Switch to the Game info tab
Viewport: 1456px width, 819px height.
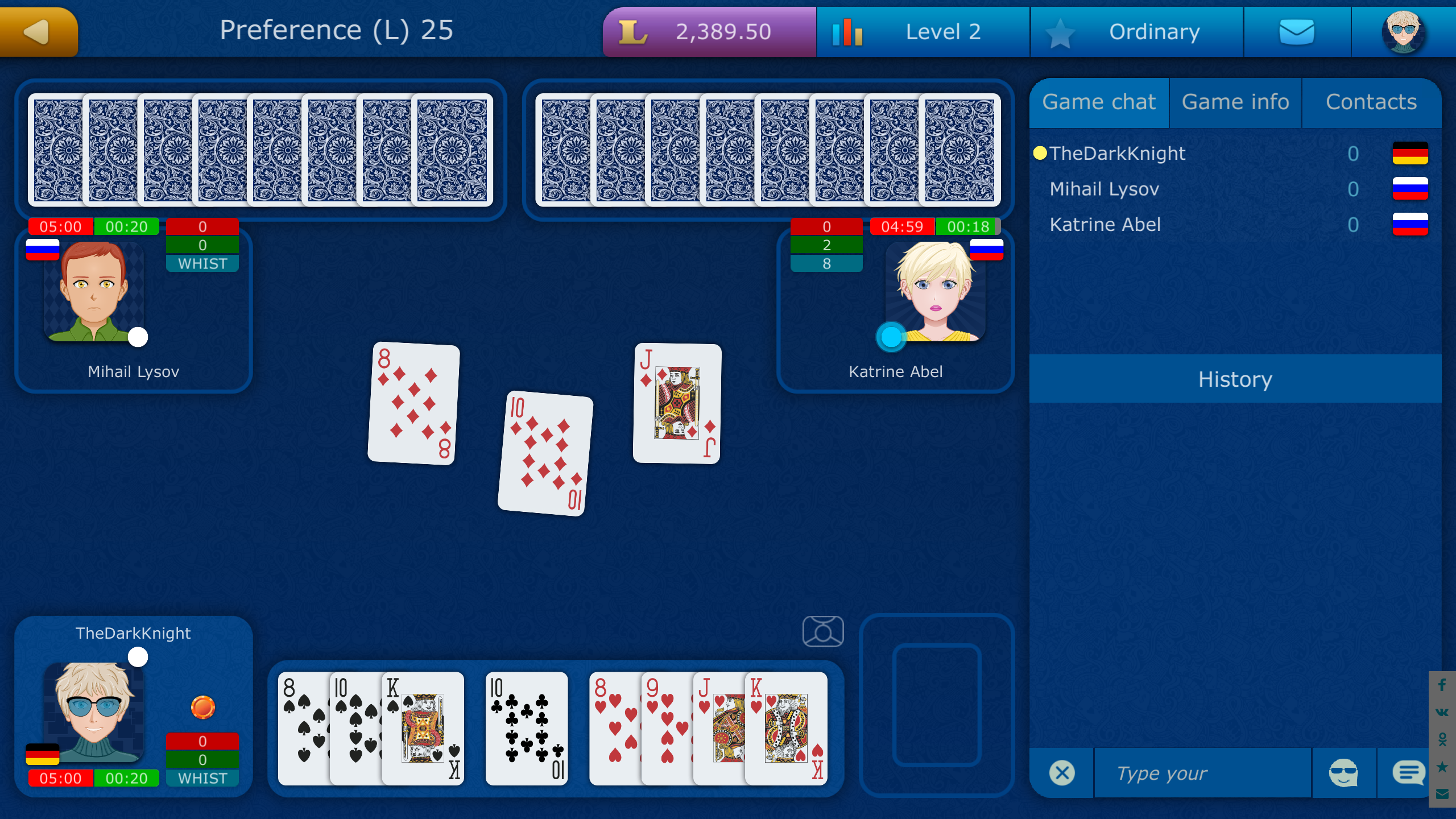coord(1235,102)
